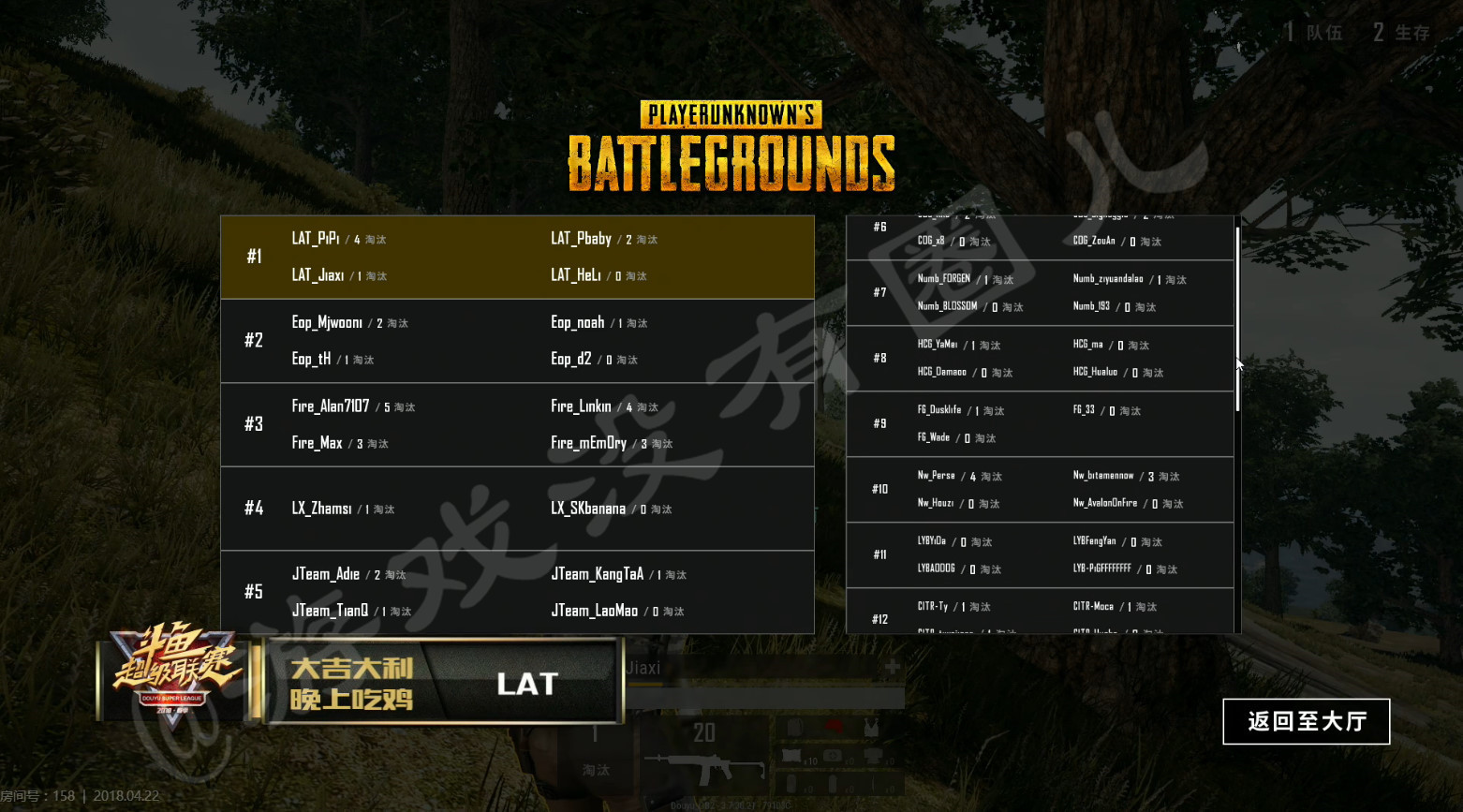
Task: Choose the #8 HCG team row
Action: point(1040,359)
